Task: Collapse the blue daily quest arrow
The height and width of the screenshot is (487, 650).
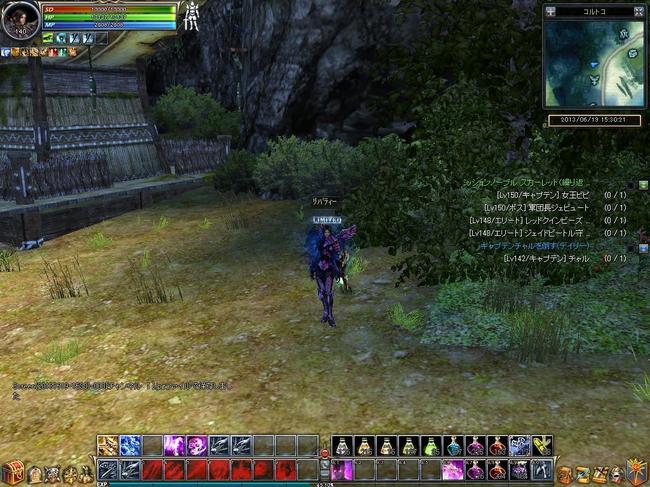Action: coord(643,246)
